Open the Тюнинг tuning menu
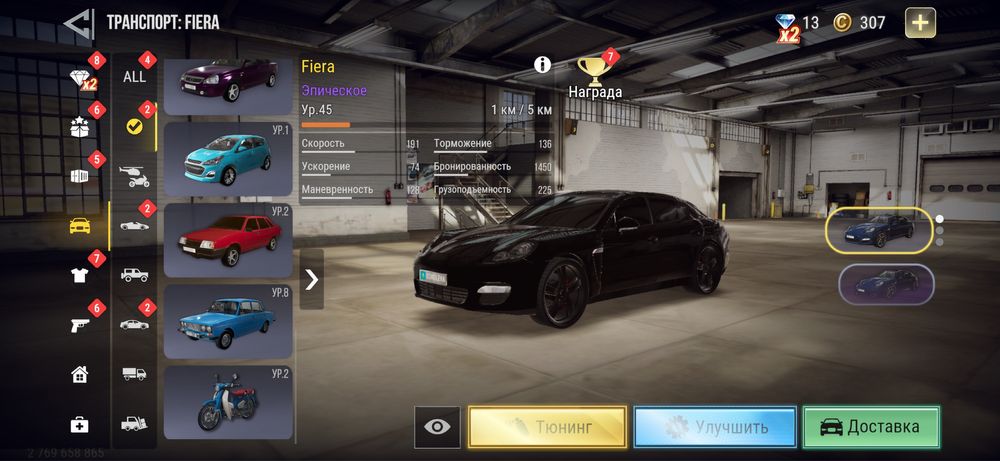 548,427
